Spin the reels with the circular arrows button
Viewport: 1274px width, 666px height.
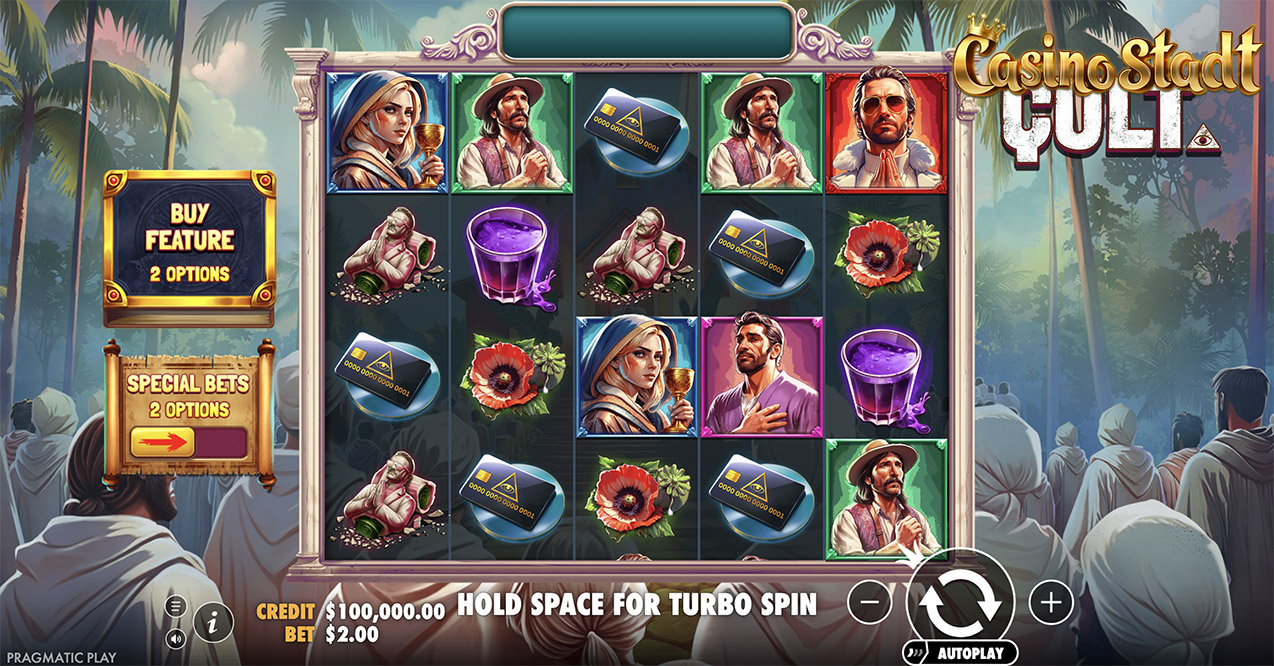click(960, 603)
